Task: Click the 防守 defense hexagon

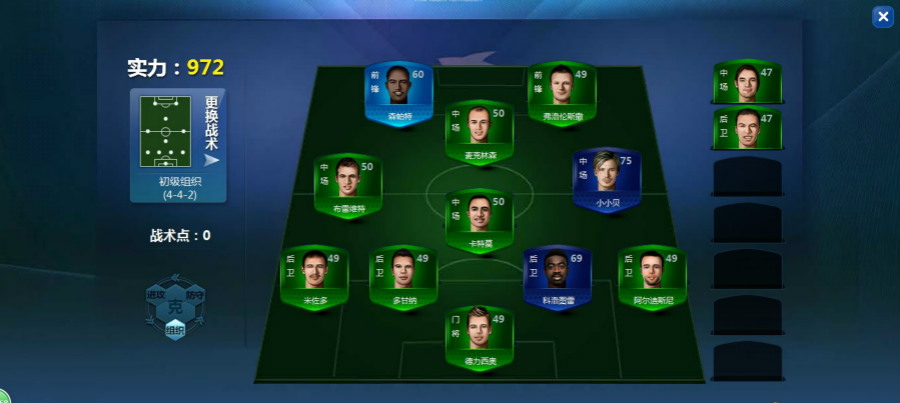Action: pos(195,296)
